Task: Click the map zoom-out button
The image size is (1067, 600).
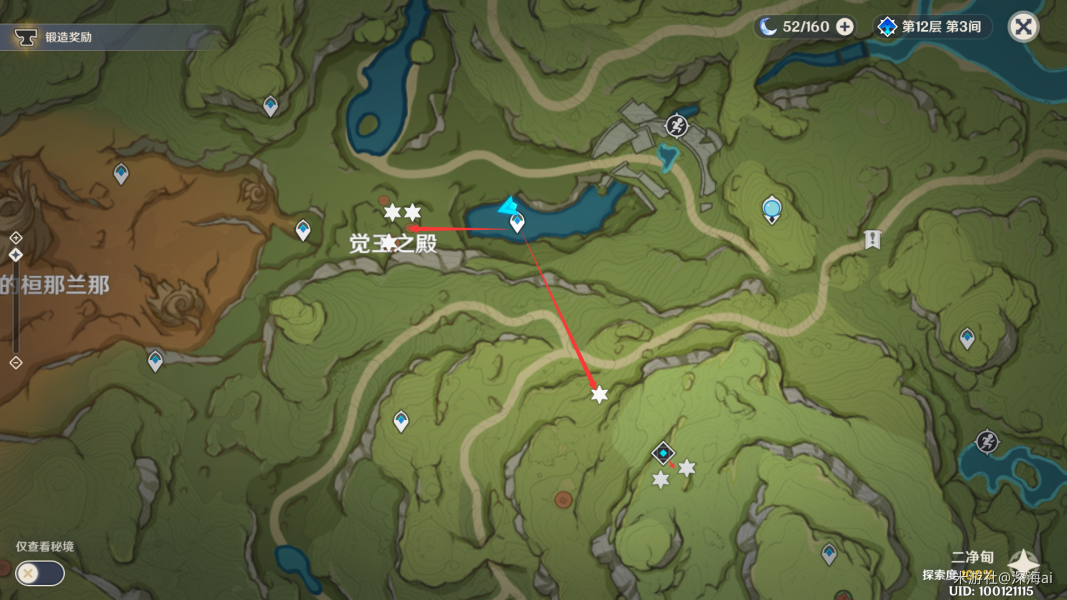Action: coord(16,362)
